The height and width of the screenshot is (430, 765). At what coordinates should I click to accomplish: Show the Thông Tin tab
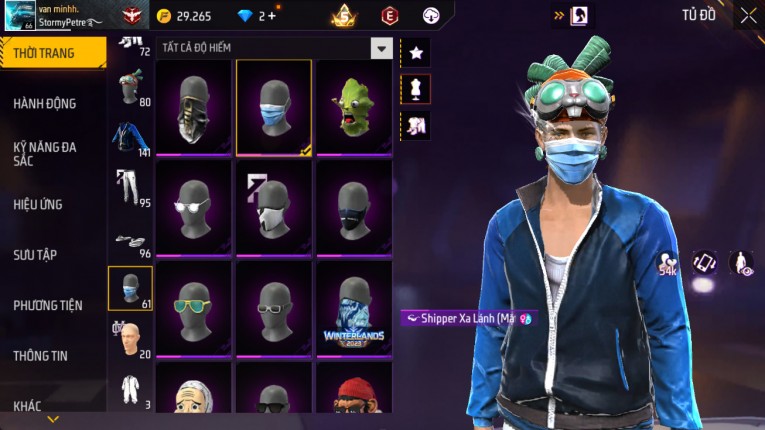[x=41, y=355]
